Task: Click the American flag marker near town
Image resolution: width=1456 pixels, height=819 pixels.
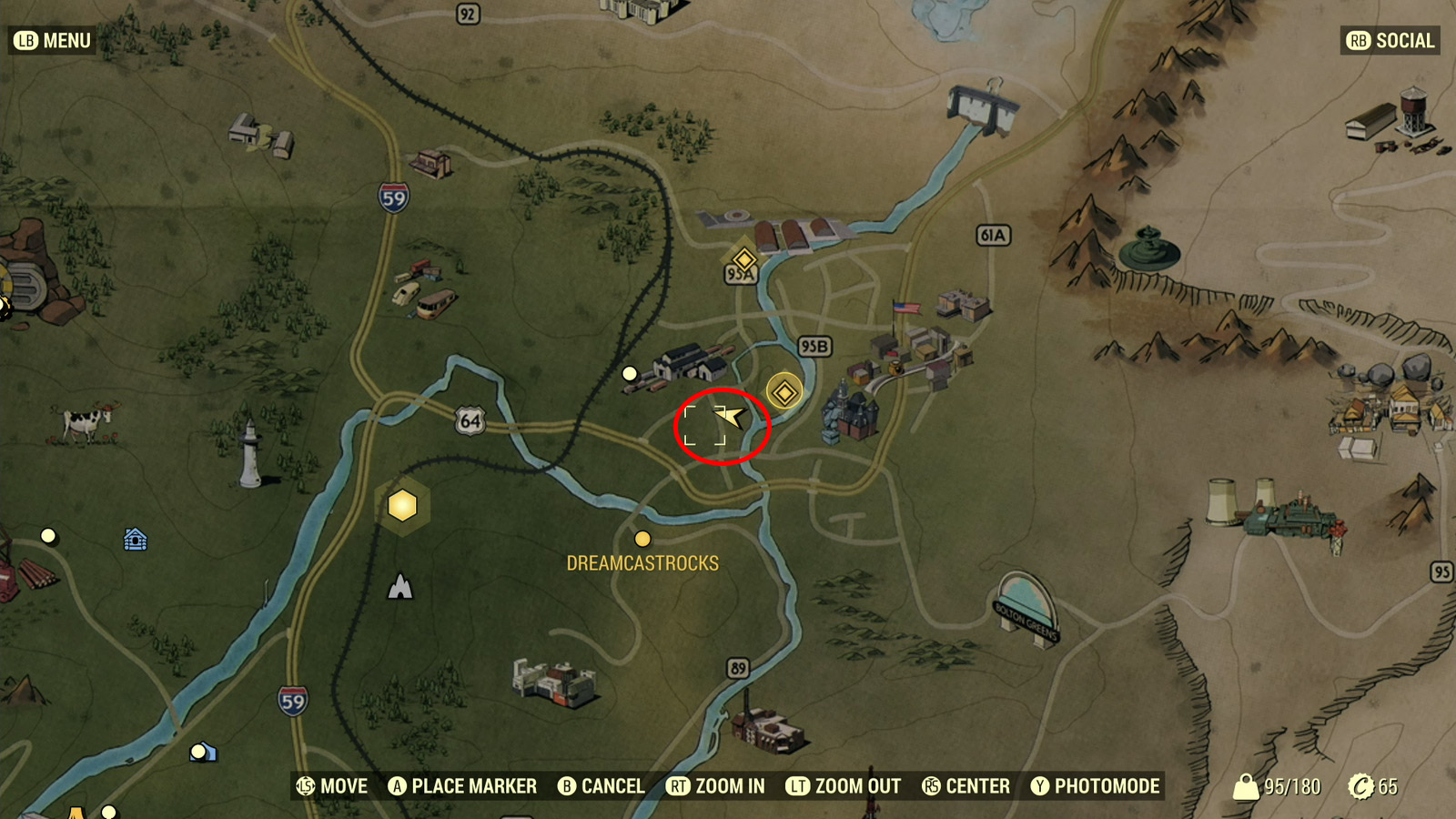Action: (905, 308)
